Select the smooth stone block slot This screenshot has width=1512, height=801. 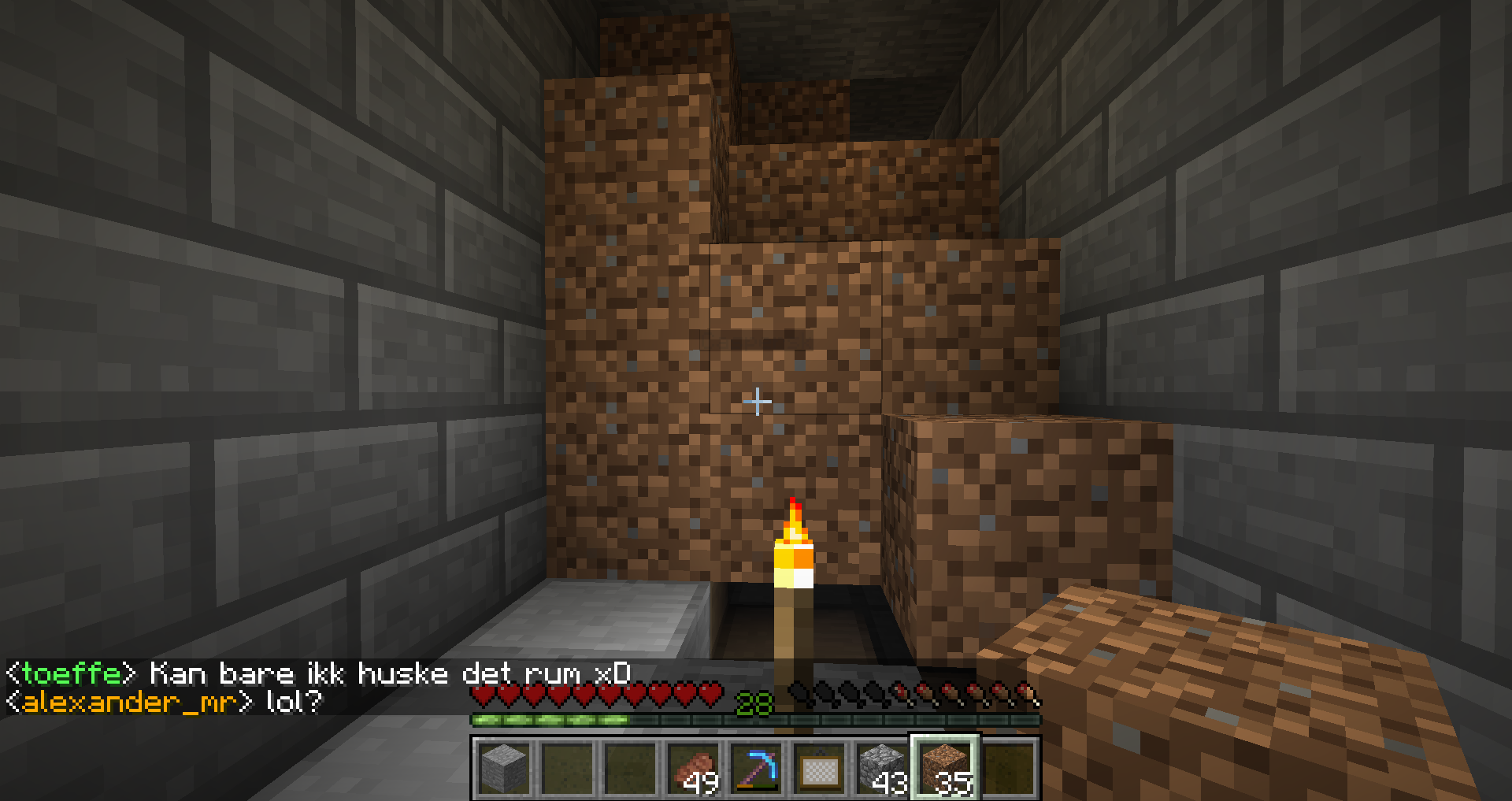pyautogui.click(x=503, y=768)
